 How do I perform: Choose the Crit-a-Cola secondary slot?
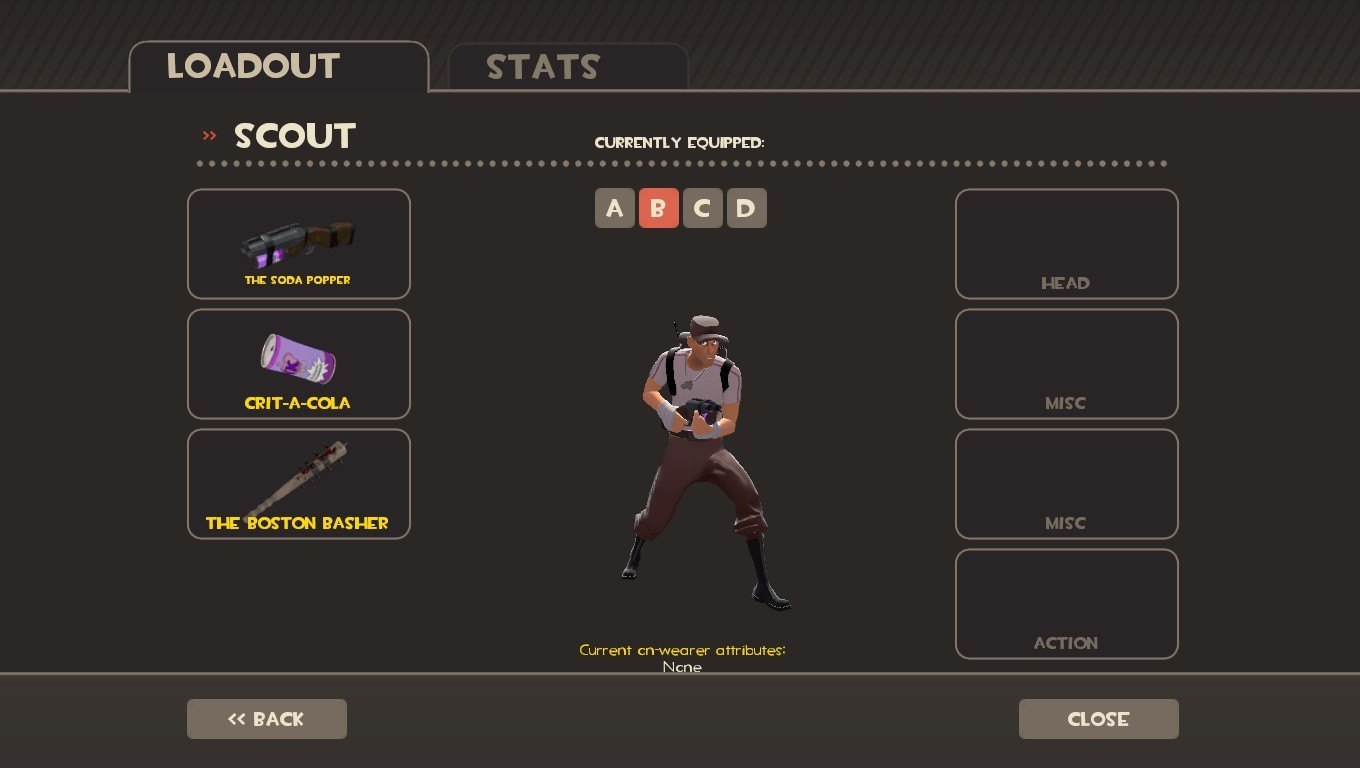299,364
